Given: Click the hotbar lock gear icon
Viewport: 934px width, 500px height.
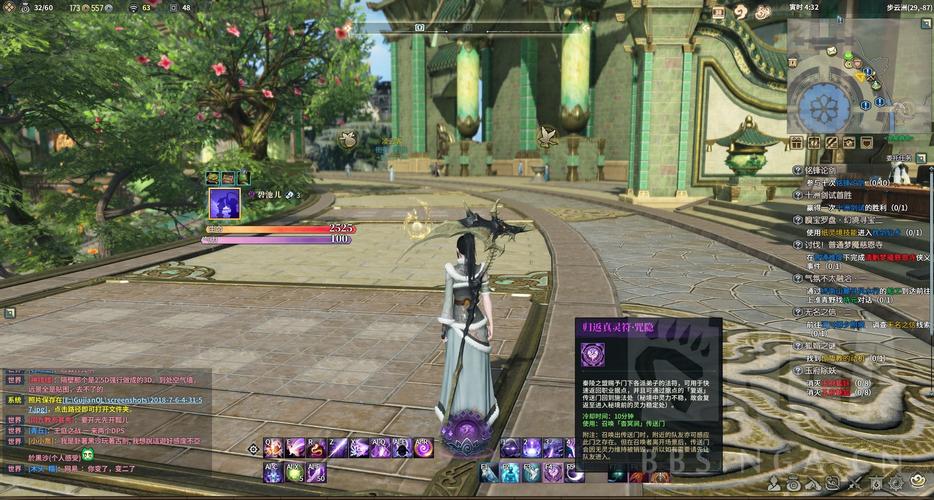Looking at the screenshot, I should [254, 450].
